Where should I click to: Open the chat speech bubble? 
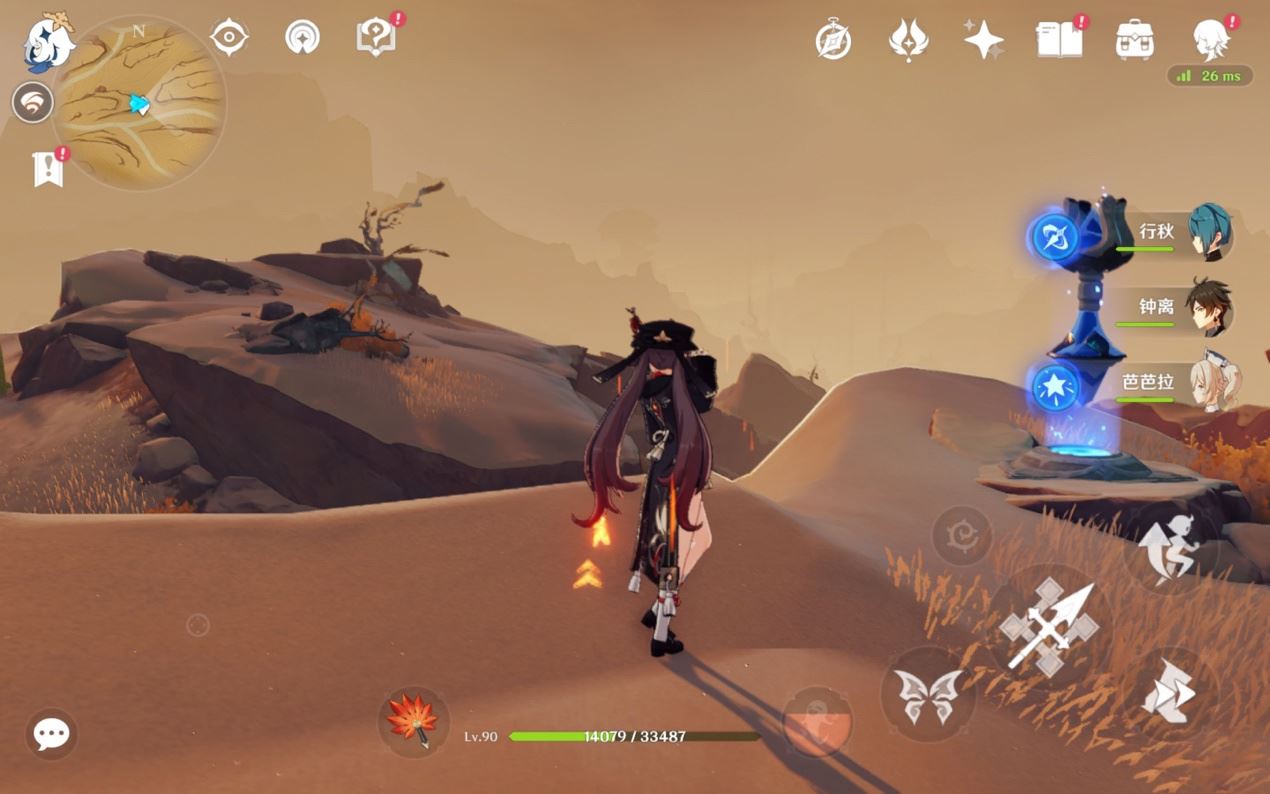[51, 735]
